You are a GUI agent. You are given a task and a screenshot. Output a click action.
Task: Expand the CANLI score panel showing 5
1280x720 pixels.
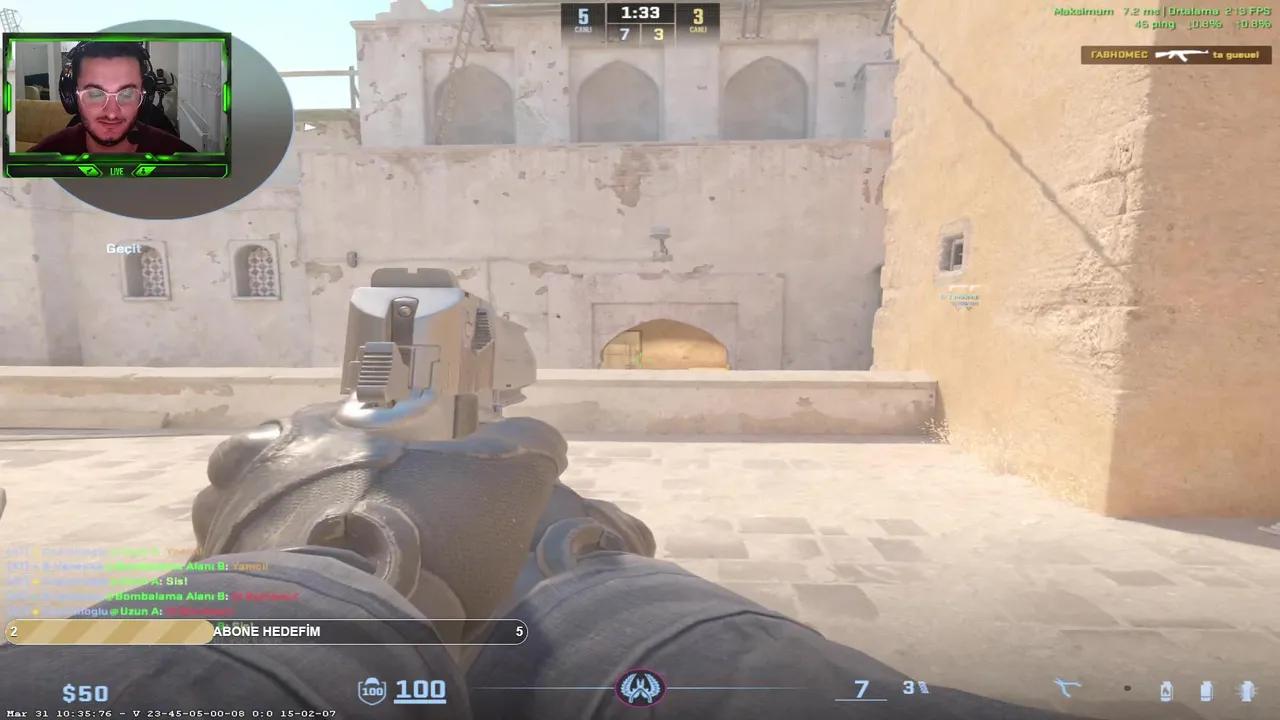(x=582, y=20)
